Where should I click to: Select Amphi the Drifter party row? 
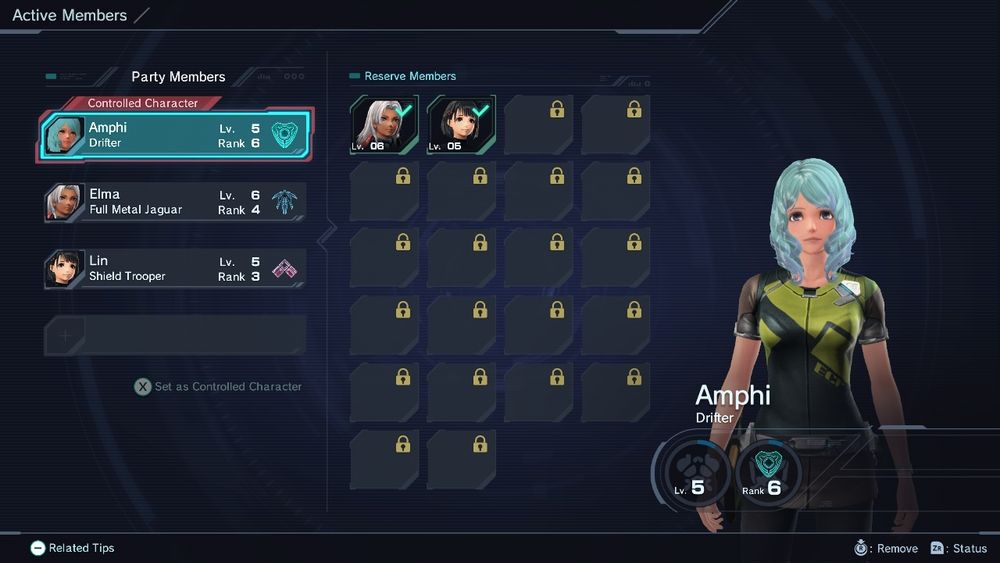(x=175, y=136)
